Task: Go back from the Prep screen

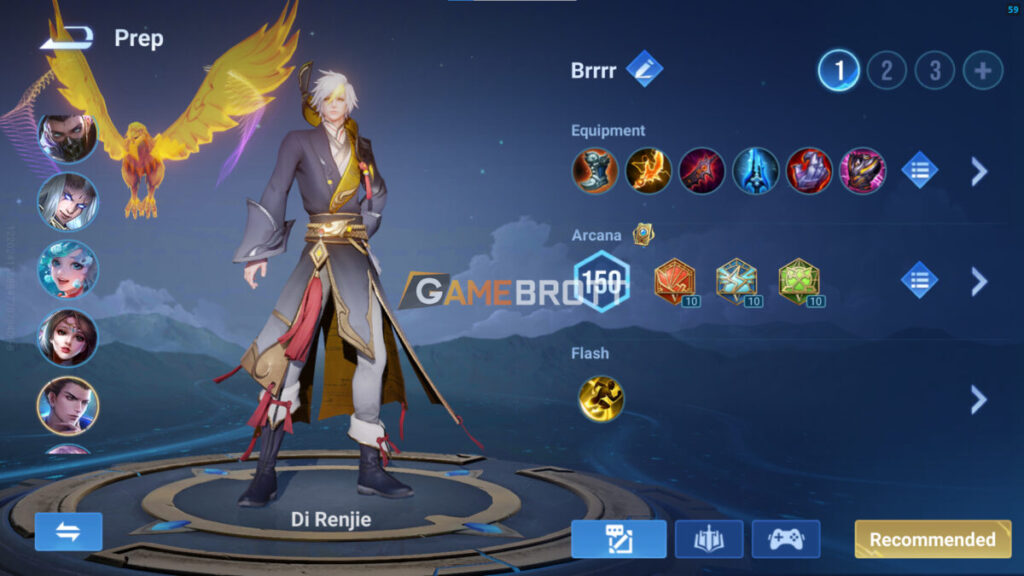Action: coord(68,38)
